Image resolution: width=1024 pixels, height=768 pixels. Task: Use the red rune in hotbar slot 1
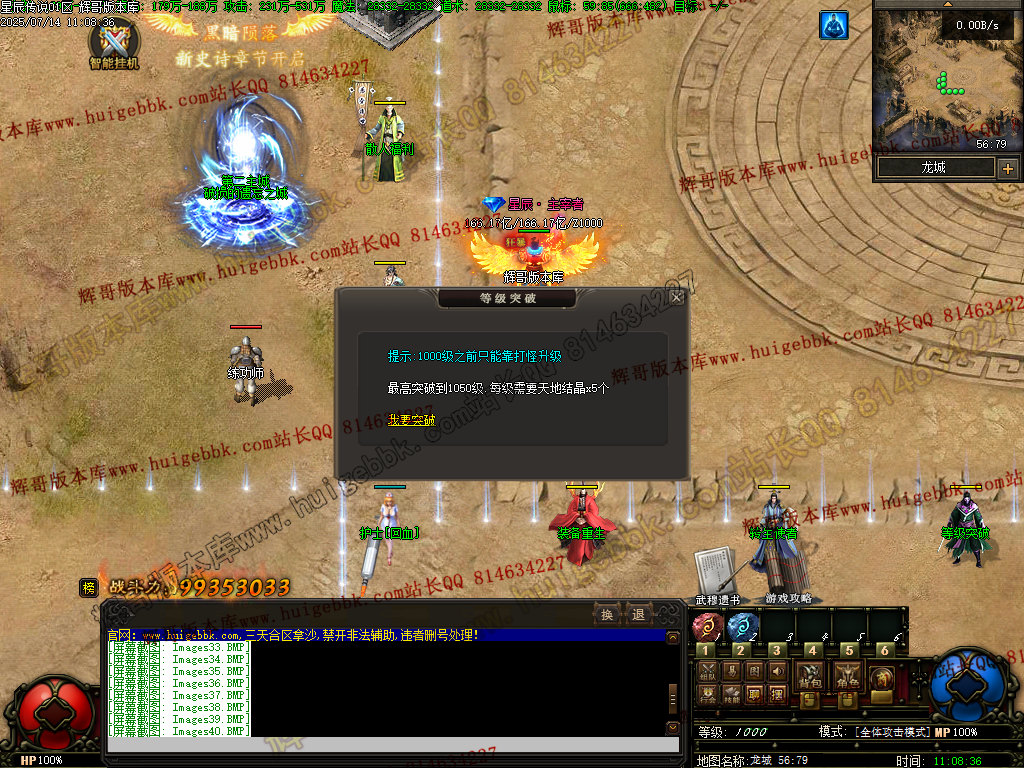click(x=706, y=627)
